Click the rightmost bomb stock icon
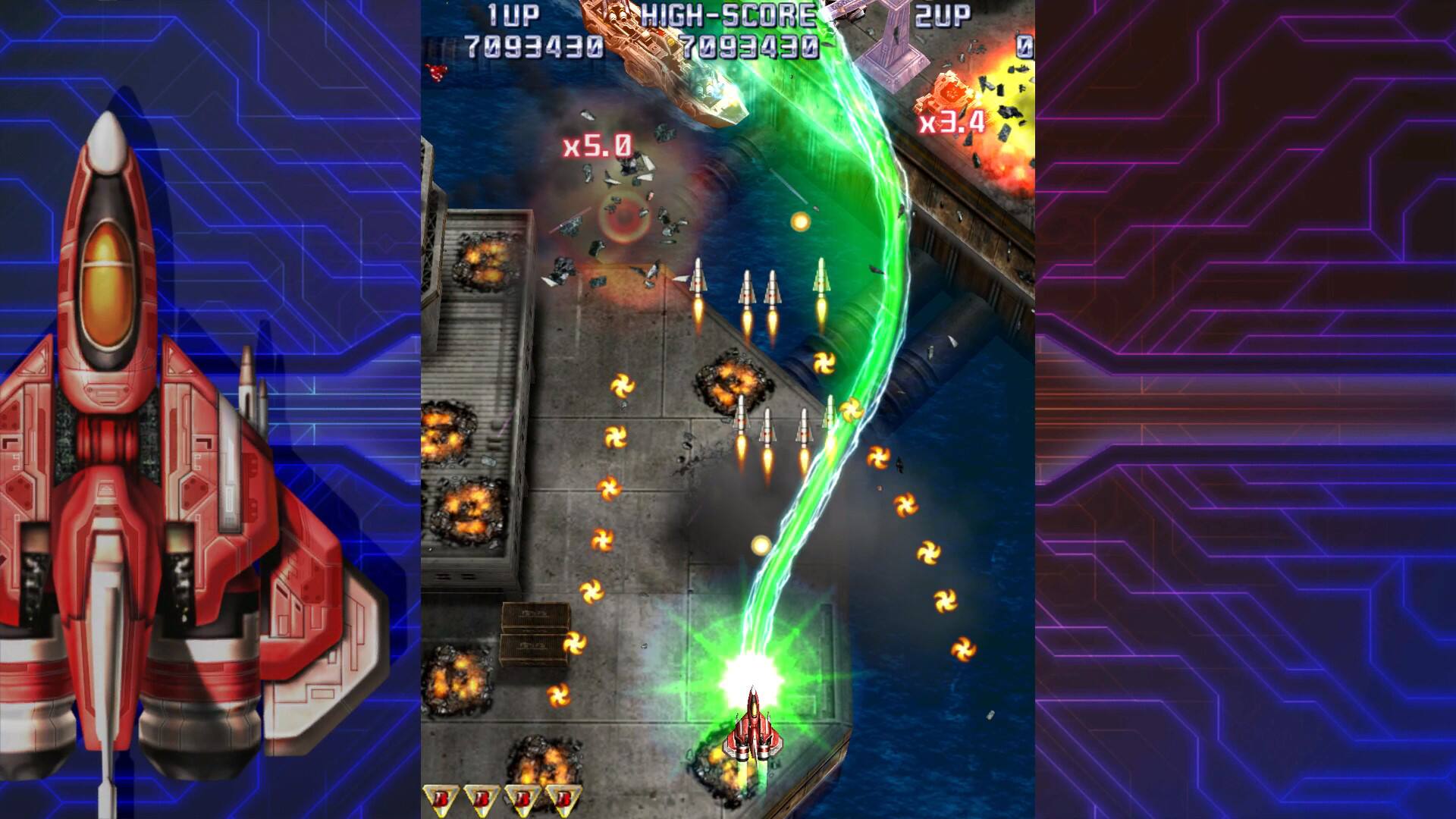Viewport: 1456px width, 819px height. [x=564, y=796]
